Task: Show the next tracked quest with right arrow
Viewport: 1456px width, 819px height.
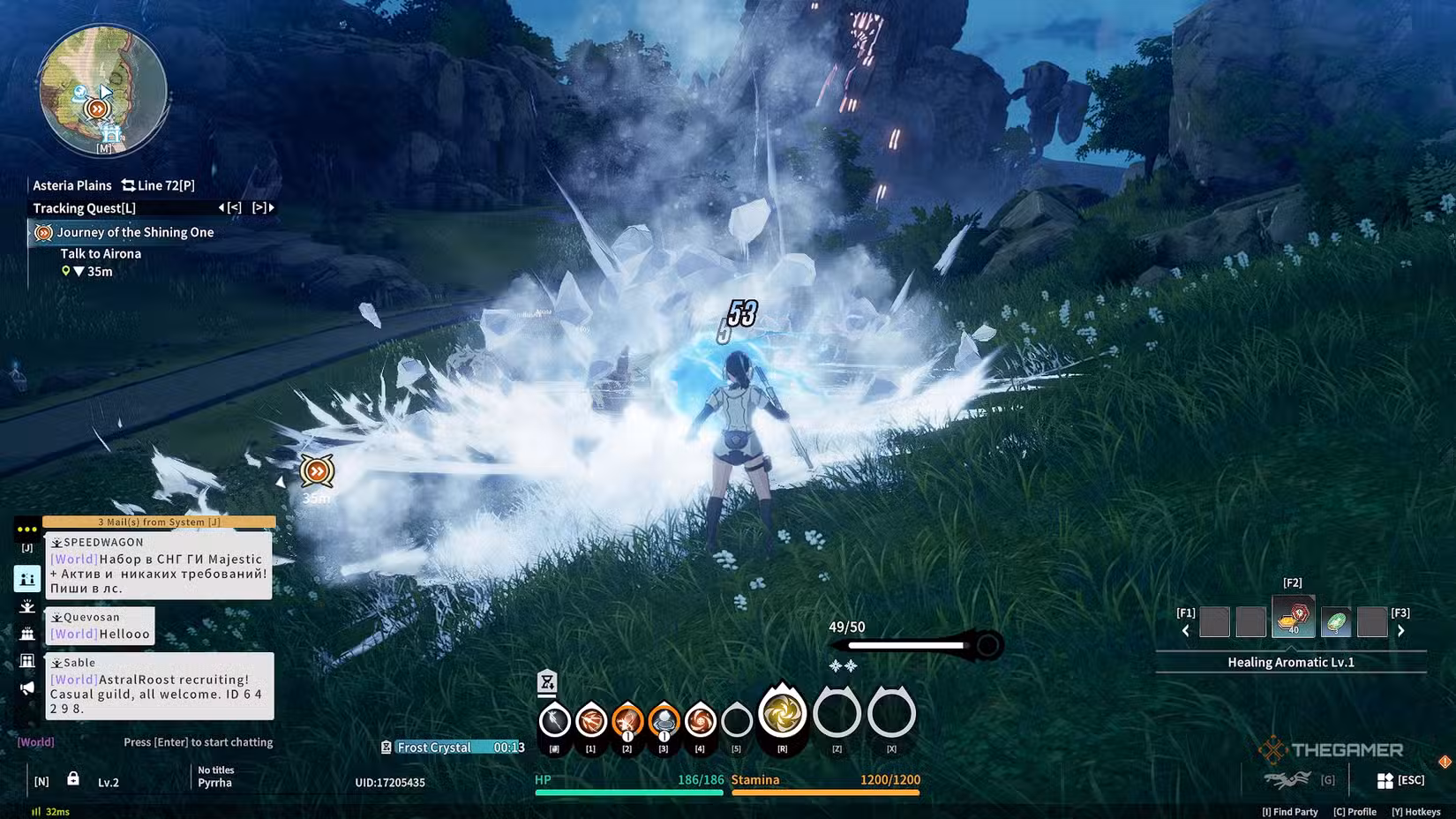Action: pos(264,207)
